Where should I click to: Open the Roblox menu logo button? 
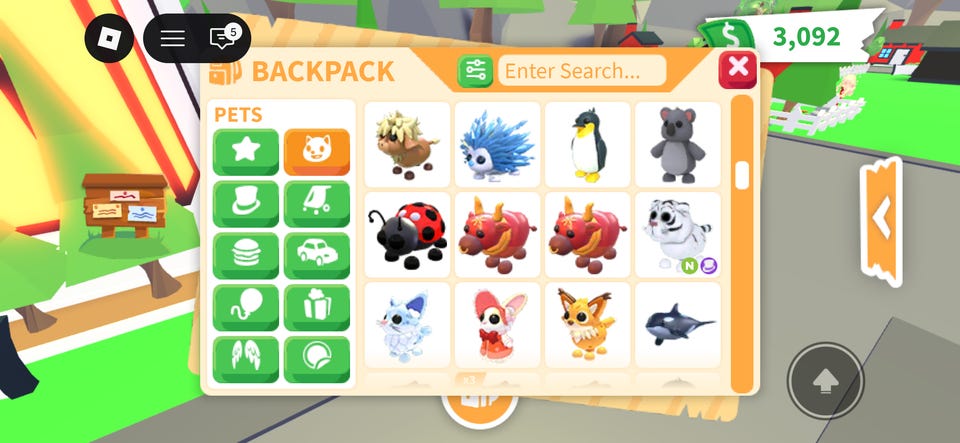coord(109,39)
